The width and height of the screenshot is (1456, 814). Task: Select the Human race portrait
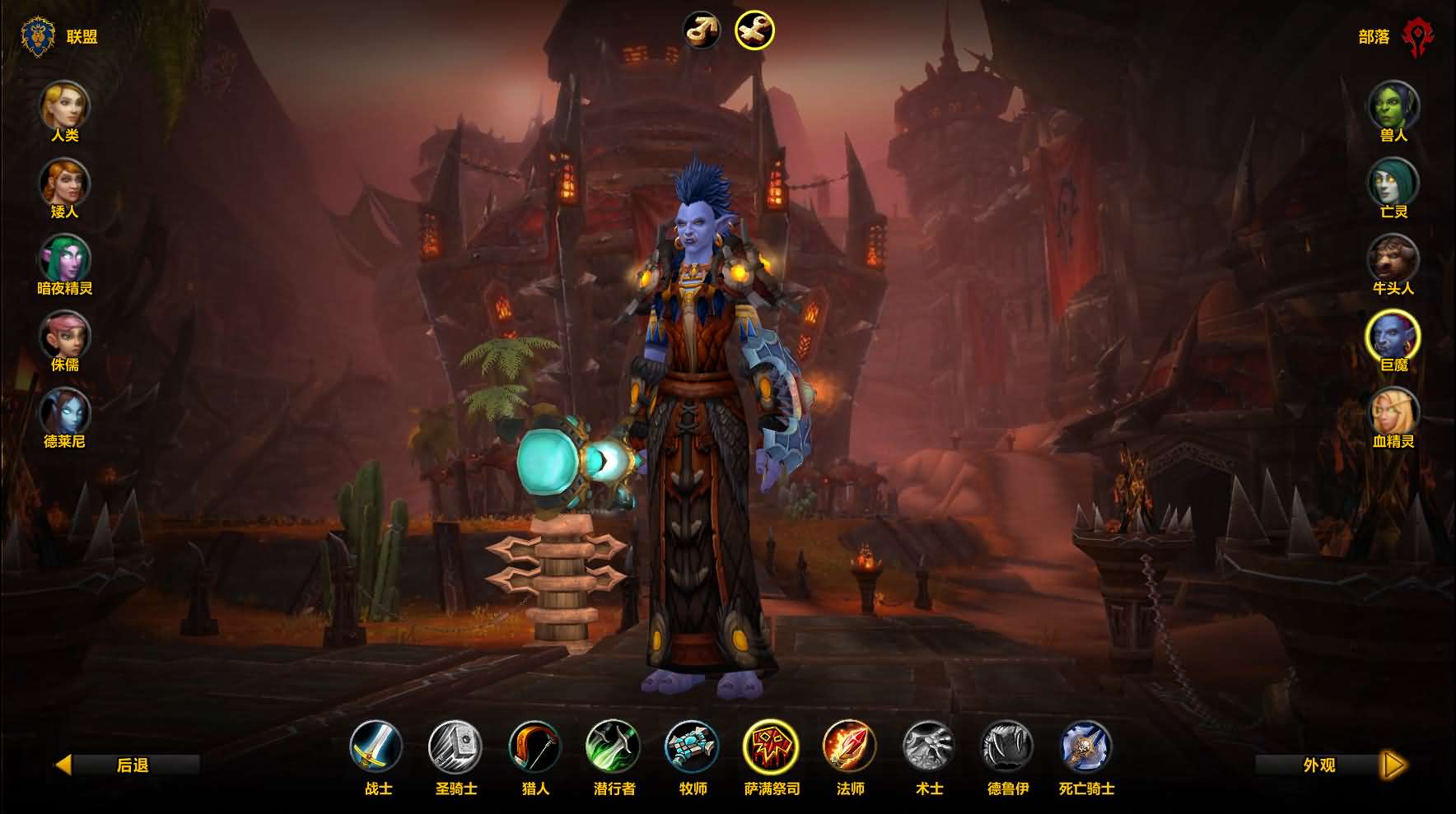click(64, 105)
